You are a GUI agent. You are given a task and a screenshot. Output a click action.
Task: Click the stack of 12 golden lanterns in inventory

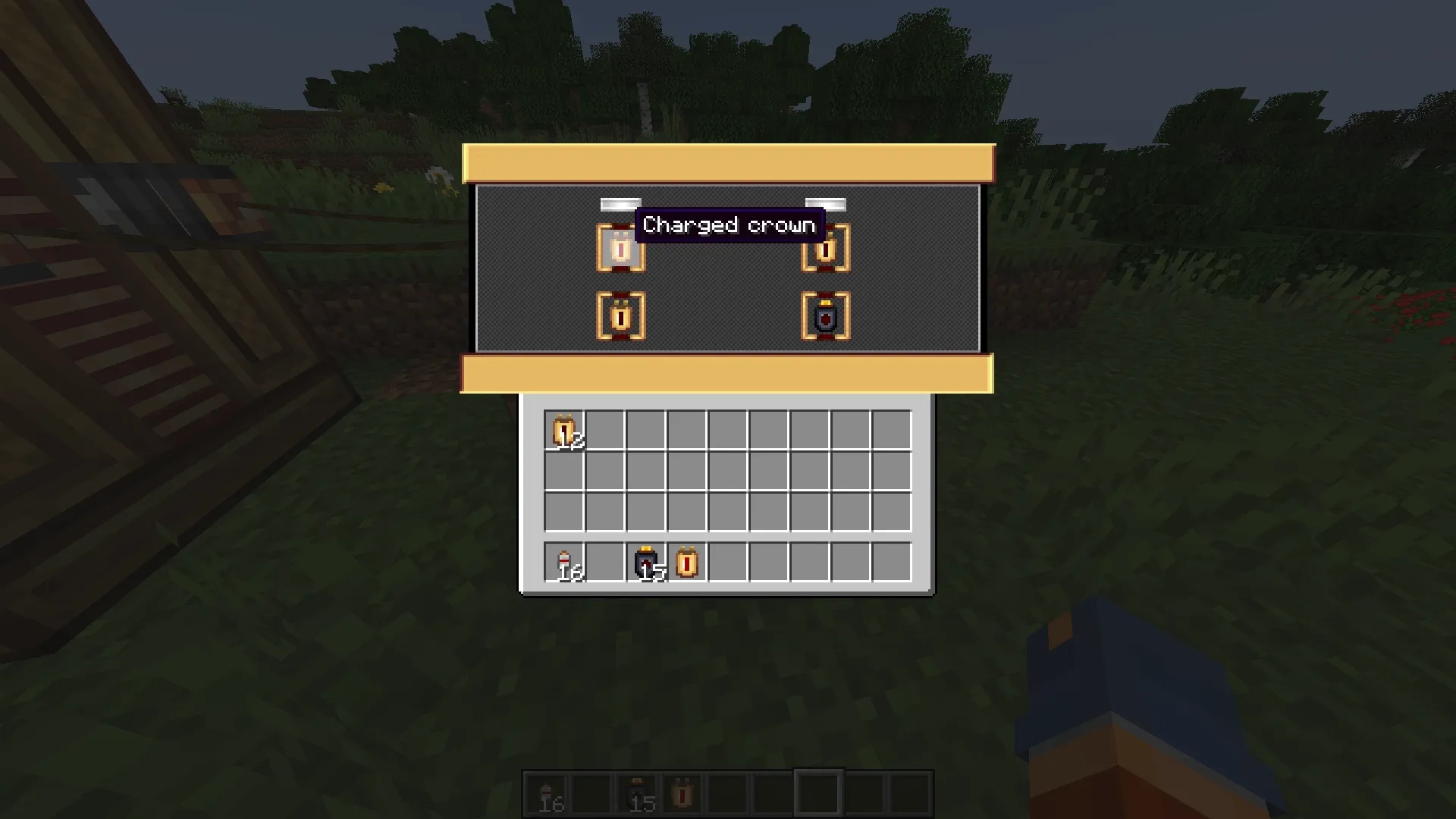coord(565,429)
